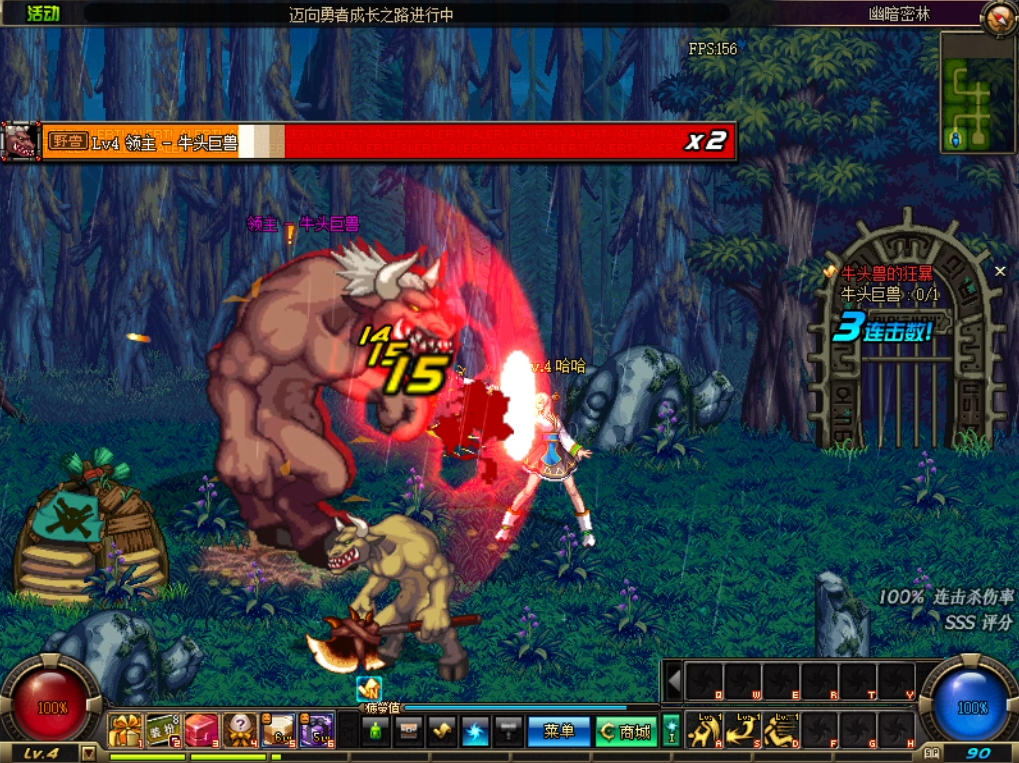The image size is (1019, 763).
Task: Select the golden gift box in slot 1
Action: 125,730
